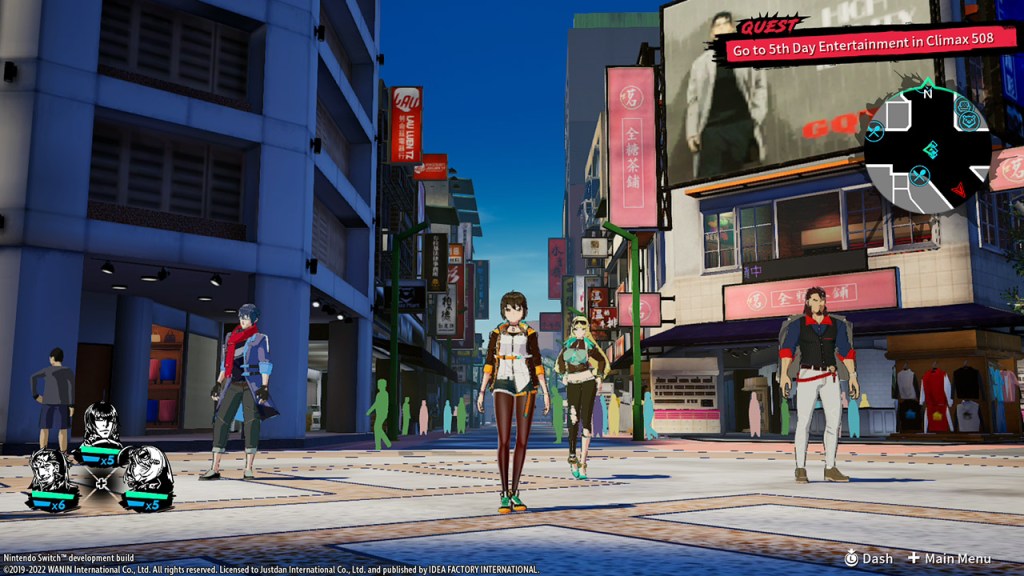The height and width of the screenshot is (576, 1024).
Task: Choose the scarred spiky-haired portrait with x6
Action: pyautogui.click(x=50, y=472)
